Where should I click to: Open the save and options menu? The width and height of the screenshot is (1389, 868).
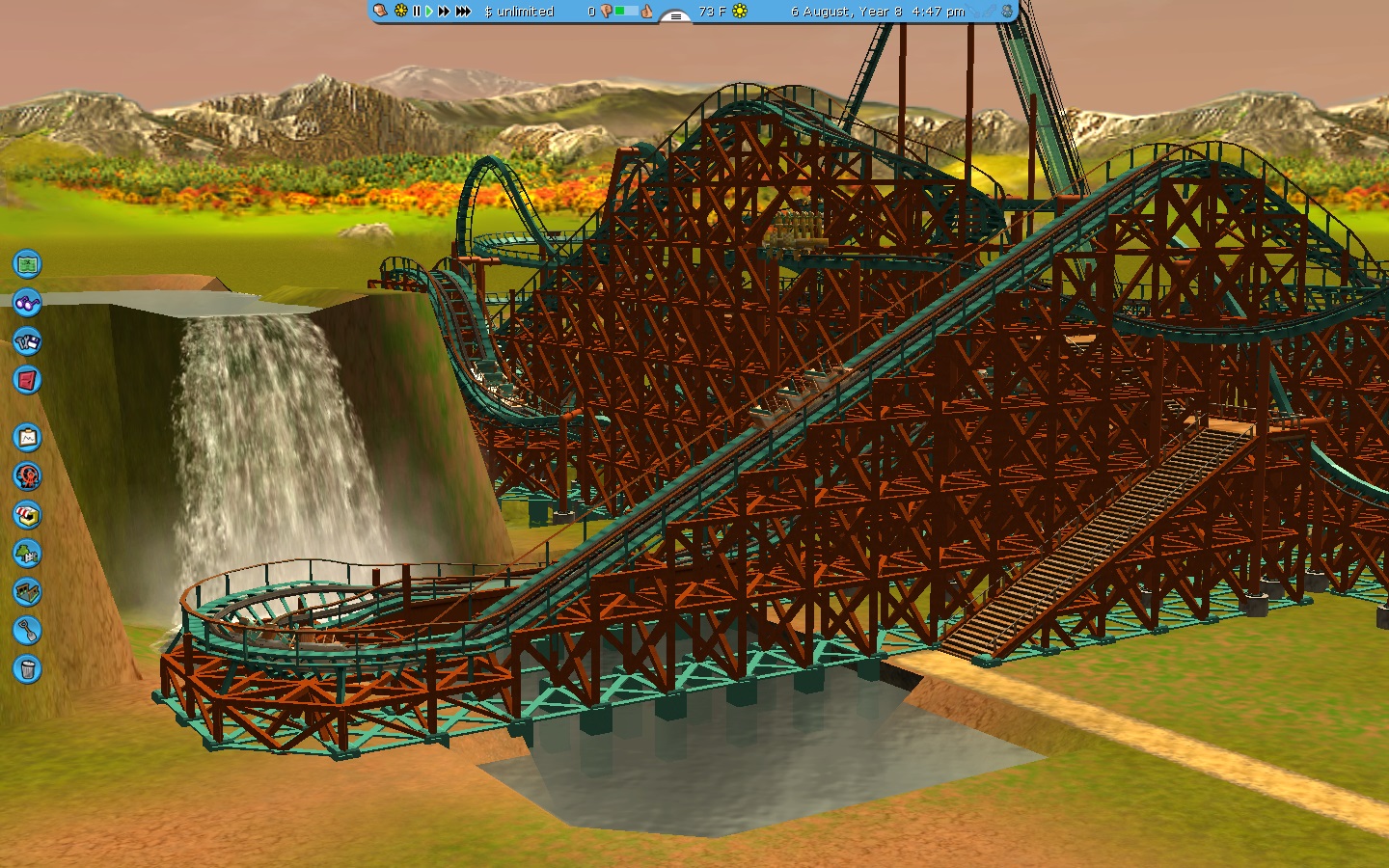(x=27, y=341)
